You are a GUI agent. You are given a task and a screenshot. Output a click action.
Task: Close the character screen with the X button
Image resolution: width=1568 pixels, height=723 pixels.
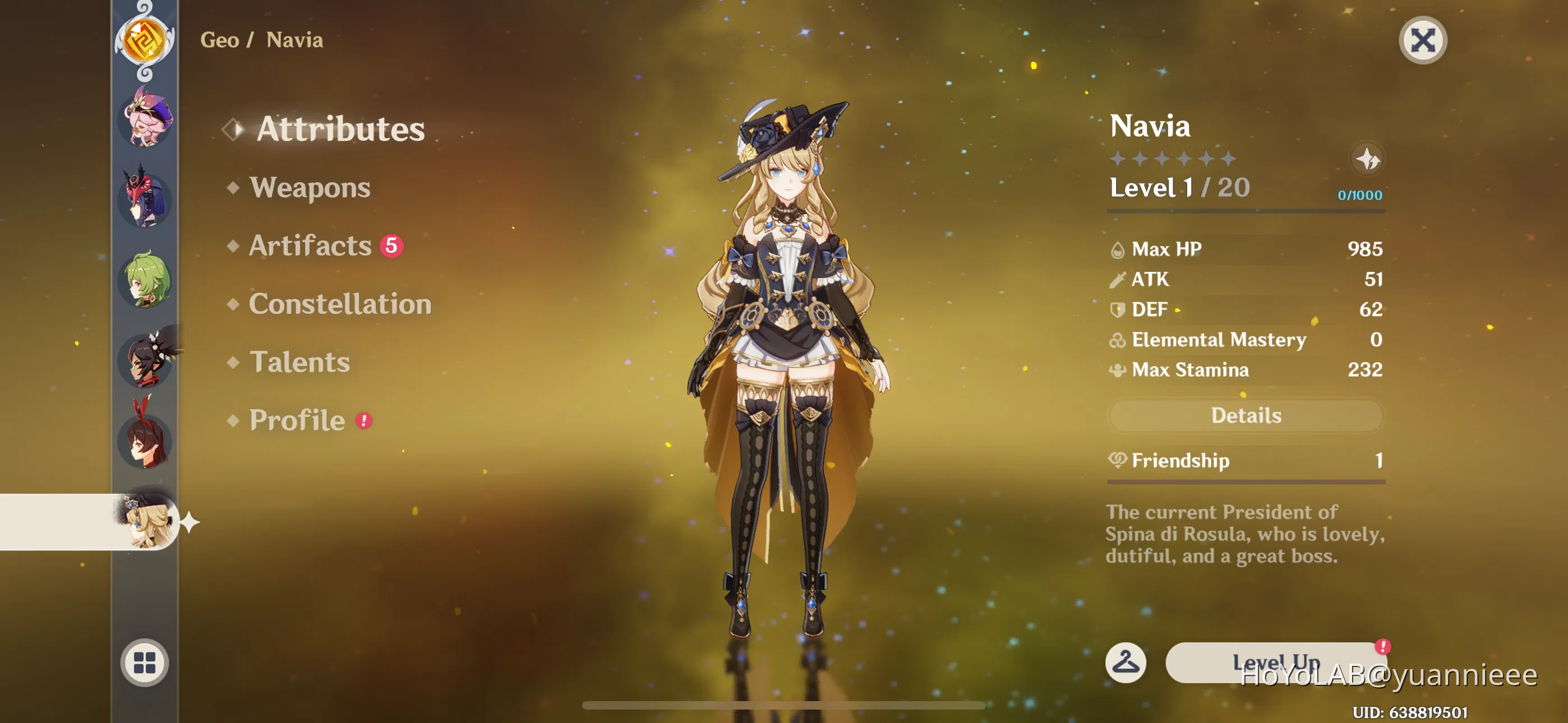click(x=1423, y=40)
